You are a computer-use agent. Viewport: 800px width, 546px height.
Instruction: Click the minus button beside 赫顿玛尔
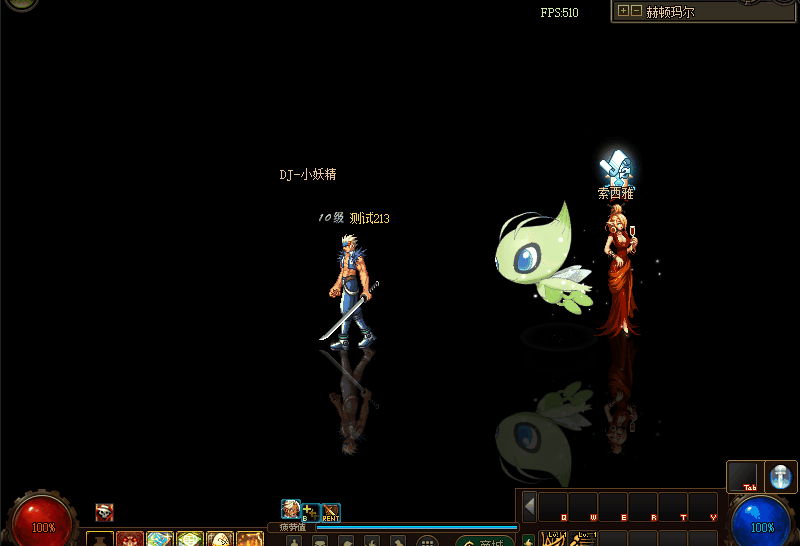[x=637, y=11]
